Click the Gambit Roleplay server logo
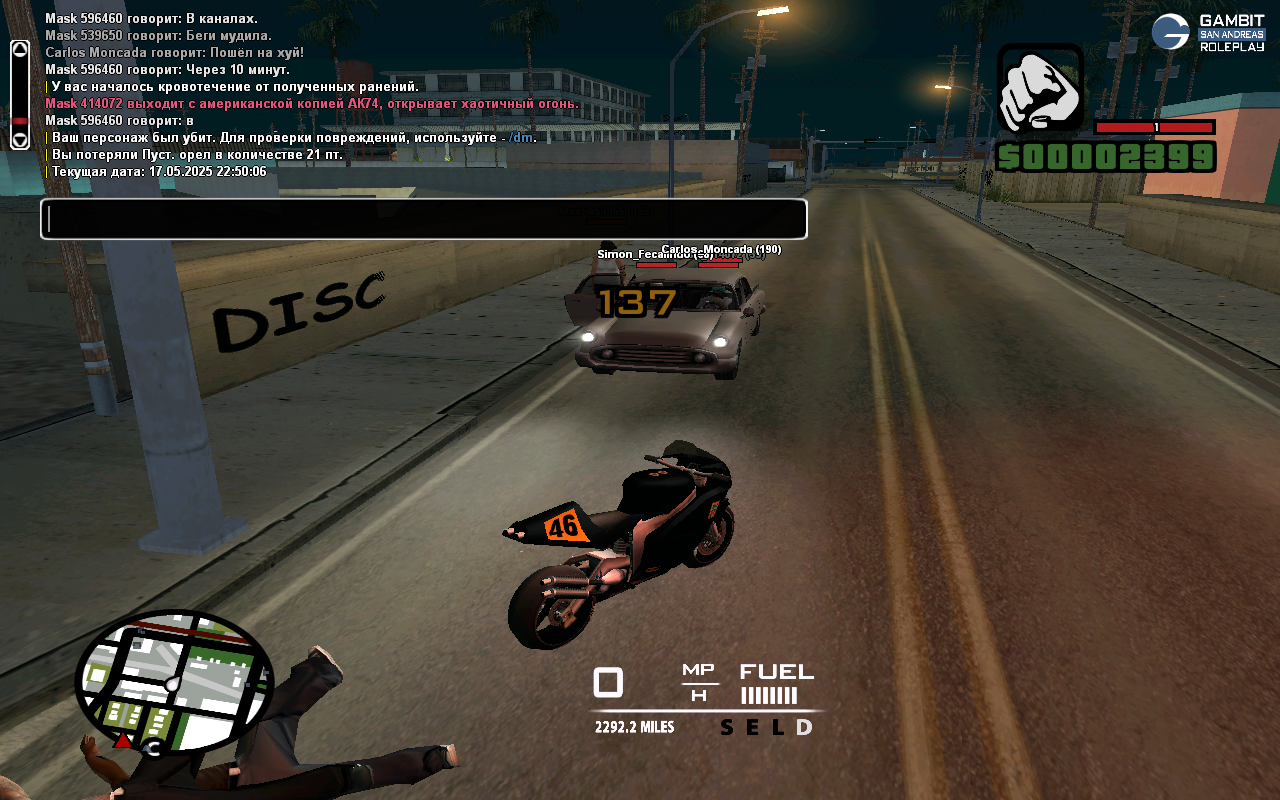Screen dimensions: 1280x800 click(x=1208, y=33)
